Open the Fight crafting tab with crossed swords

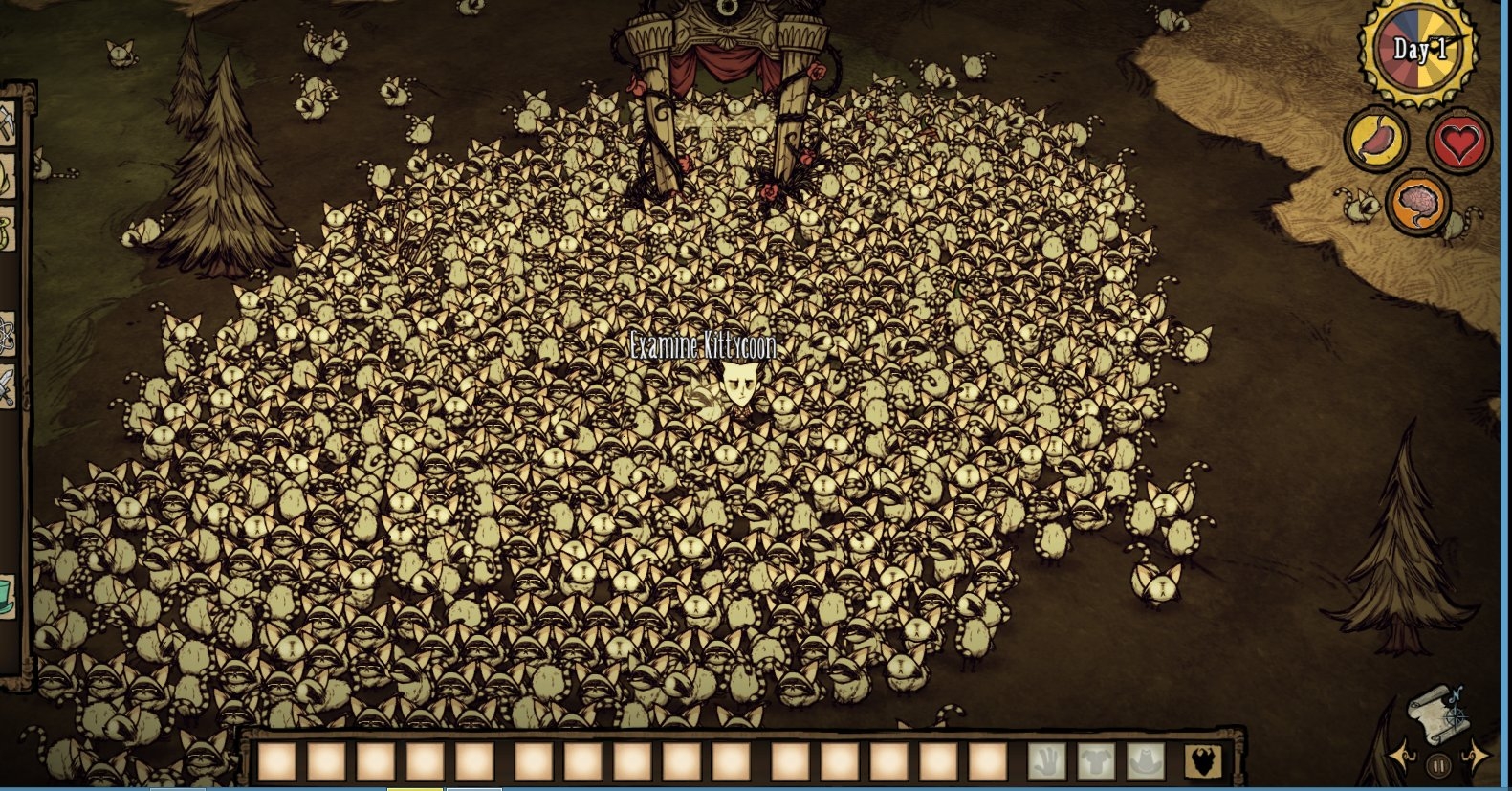click(6, 387)
